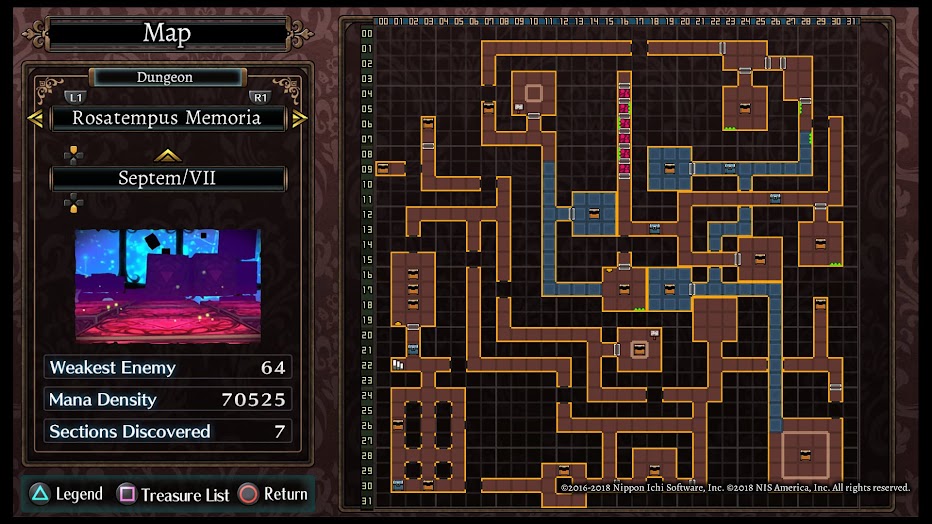Select the Dungeon tab label
Image resolution: width=932 pixels, height=524 pixels.
click(166, 77)
